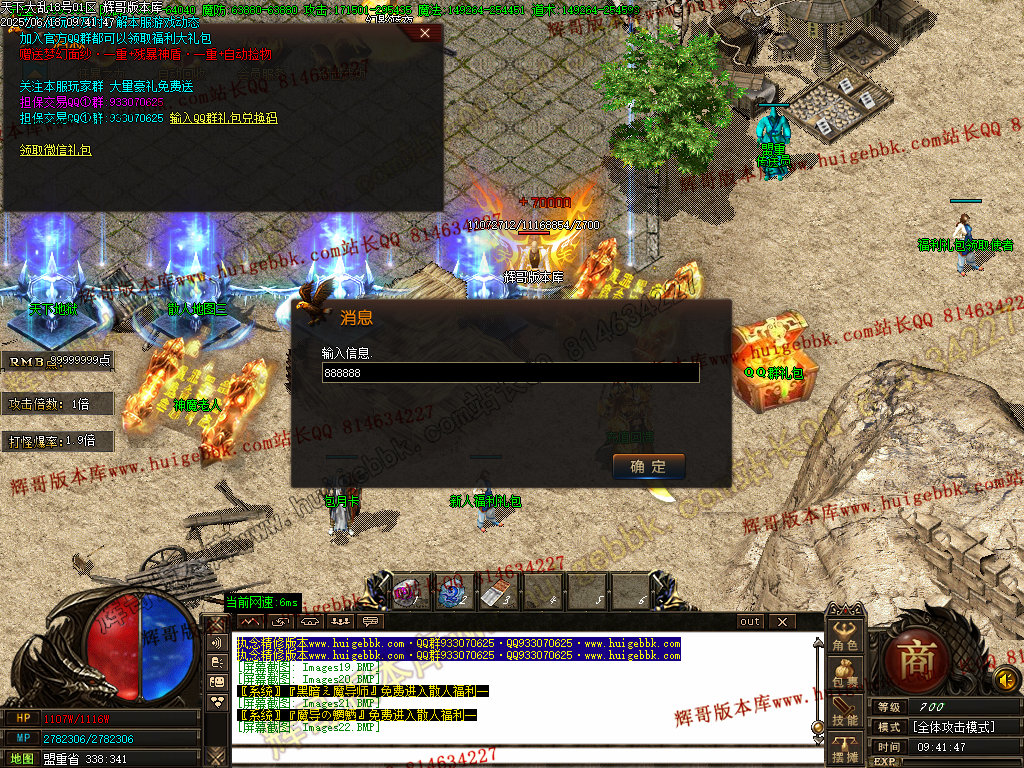Open the 输入QQ群礼包兑换码 link
This screenshot has height=768, width=1024.
(x=223, y=118)
